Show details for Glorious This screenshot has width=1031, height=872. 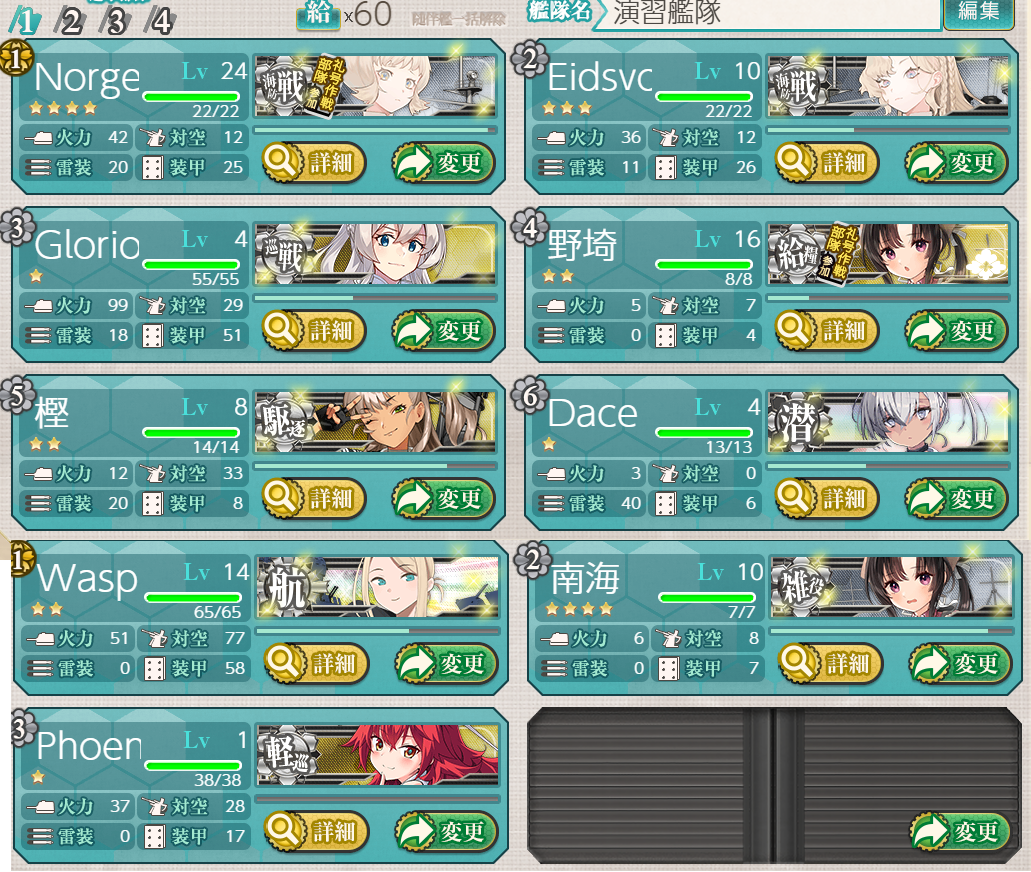click(x=314, y=330)
